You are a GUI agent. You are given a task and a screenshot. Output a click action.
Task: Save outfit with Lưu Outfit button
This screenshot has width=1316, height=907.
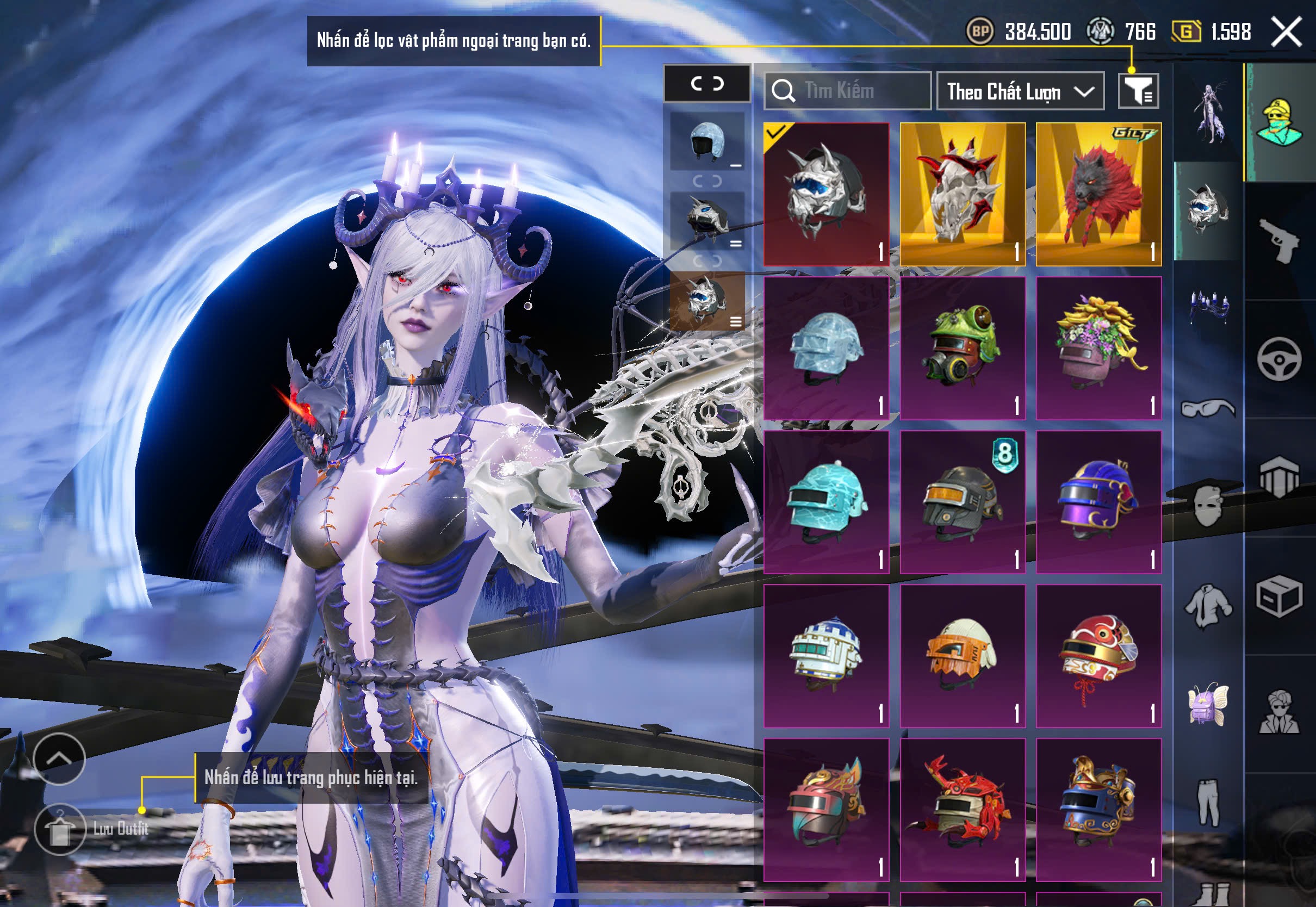click(x=60, y=829)
